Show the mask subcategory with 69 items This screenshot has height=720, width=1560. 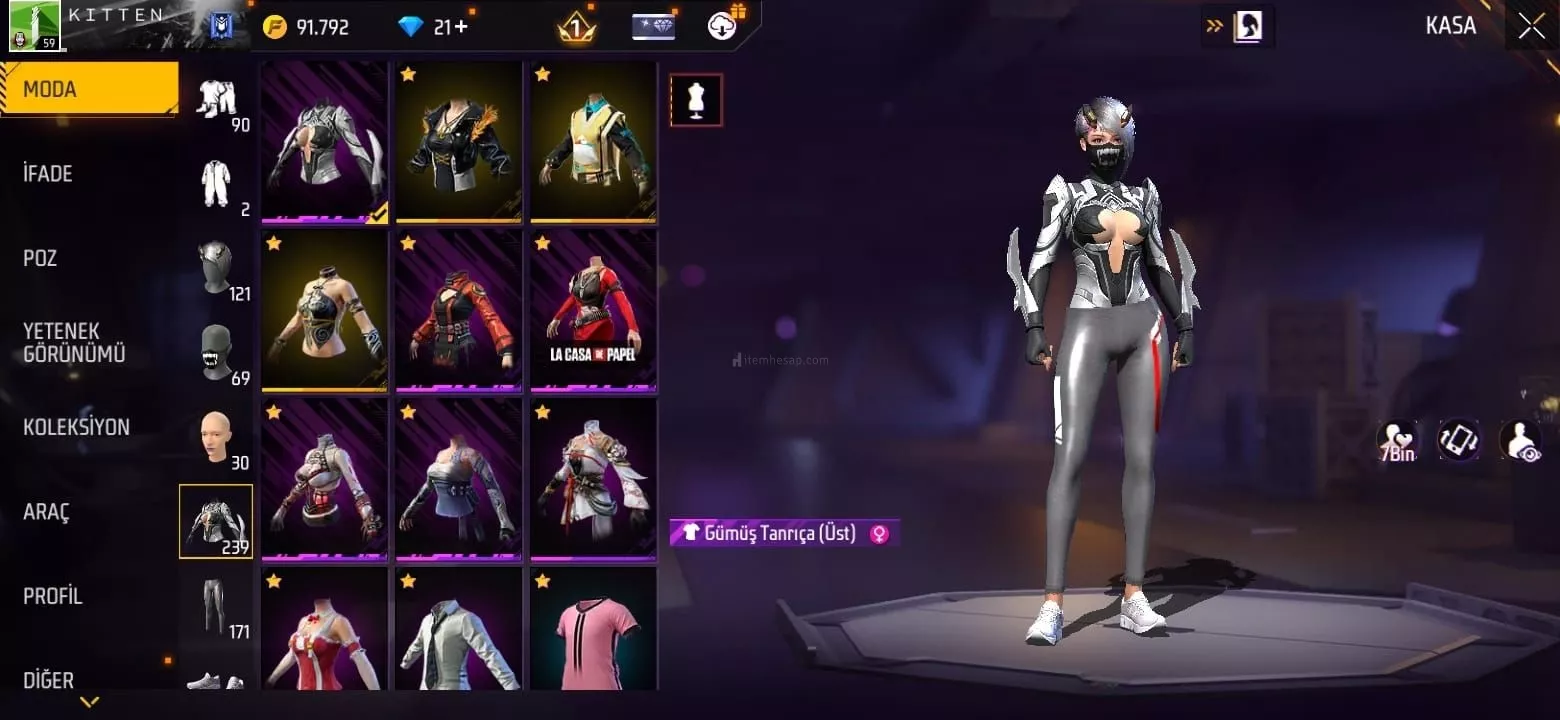click(216, 352)
